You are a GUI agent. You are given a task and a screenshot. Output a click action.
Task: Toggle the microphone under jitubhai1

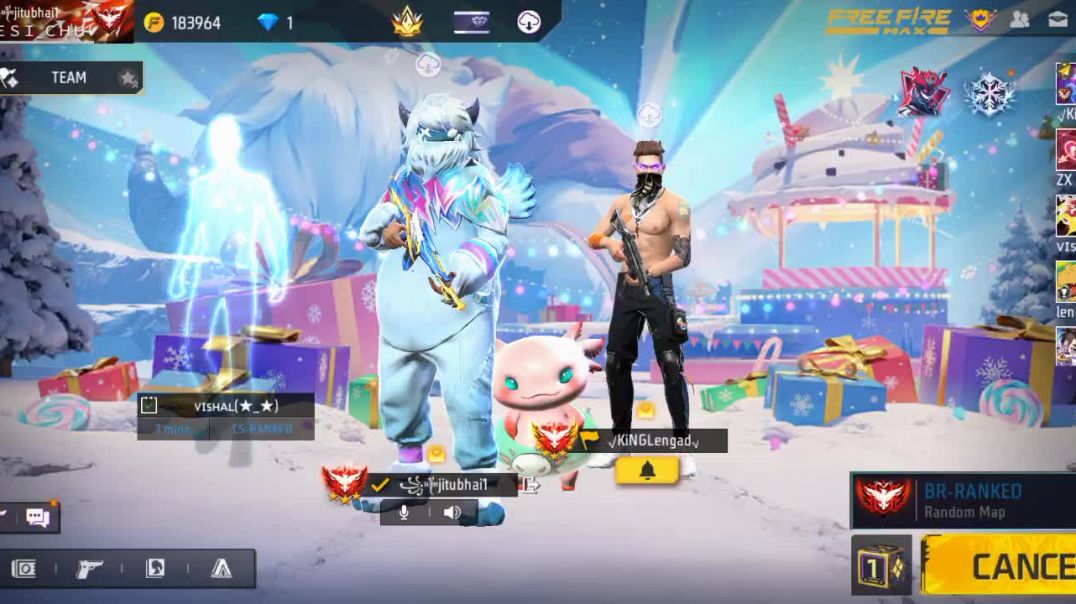pos(404,512)
